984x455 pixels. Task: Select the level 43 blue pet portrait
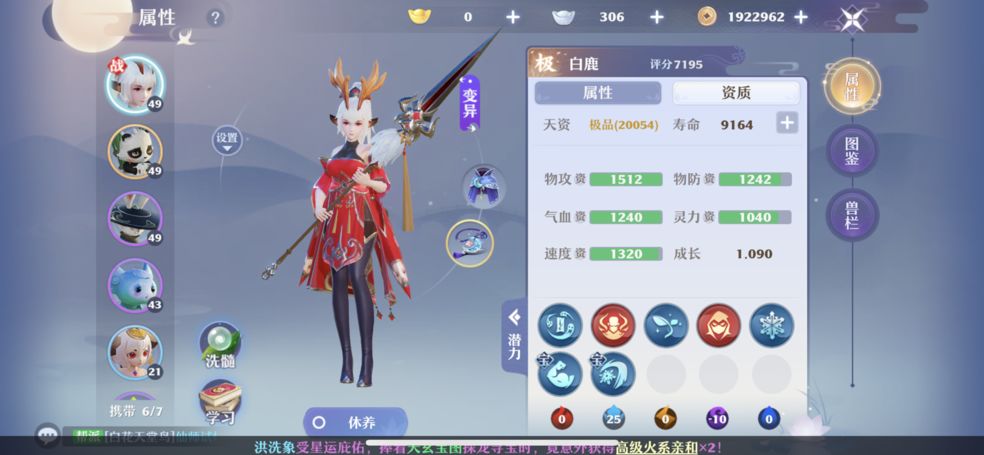(x=135, y=286)
